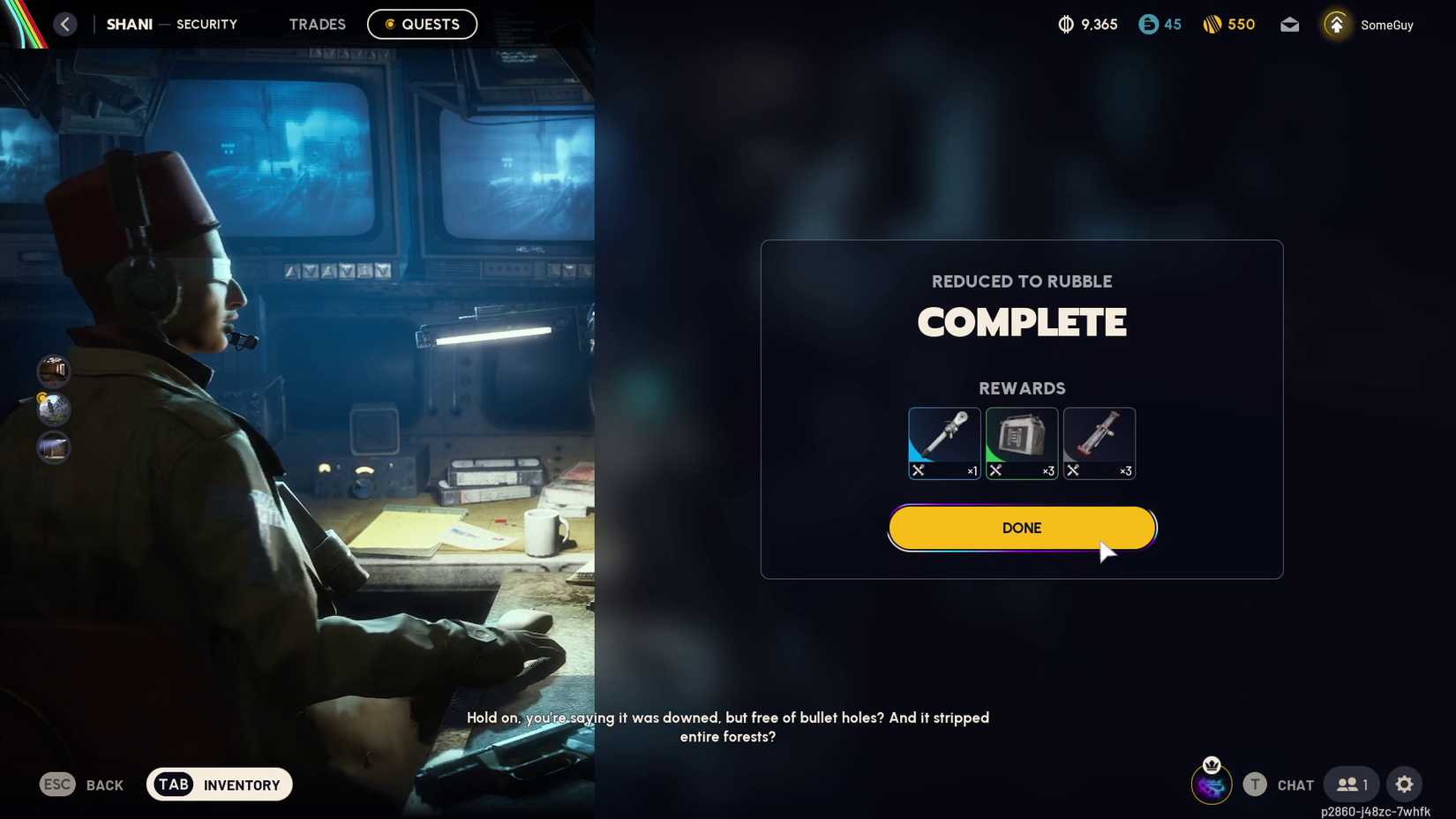The image size is (1456, 819).
Task: Open the settings gear icon
Action: point(1405,784)
